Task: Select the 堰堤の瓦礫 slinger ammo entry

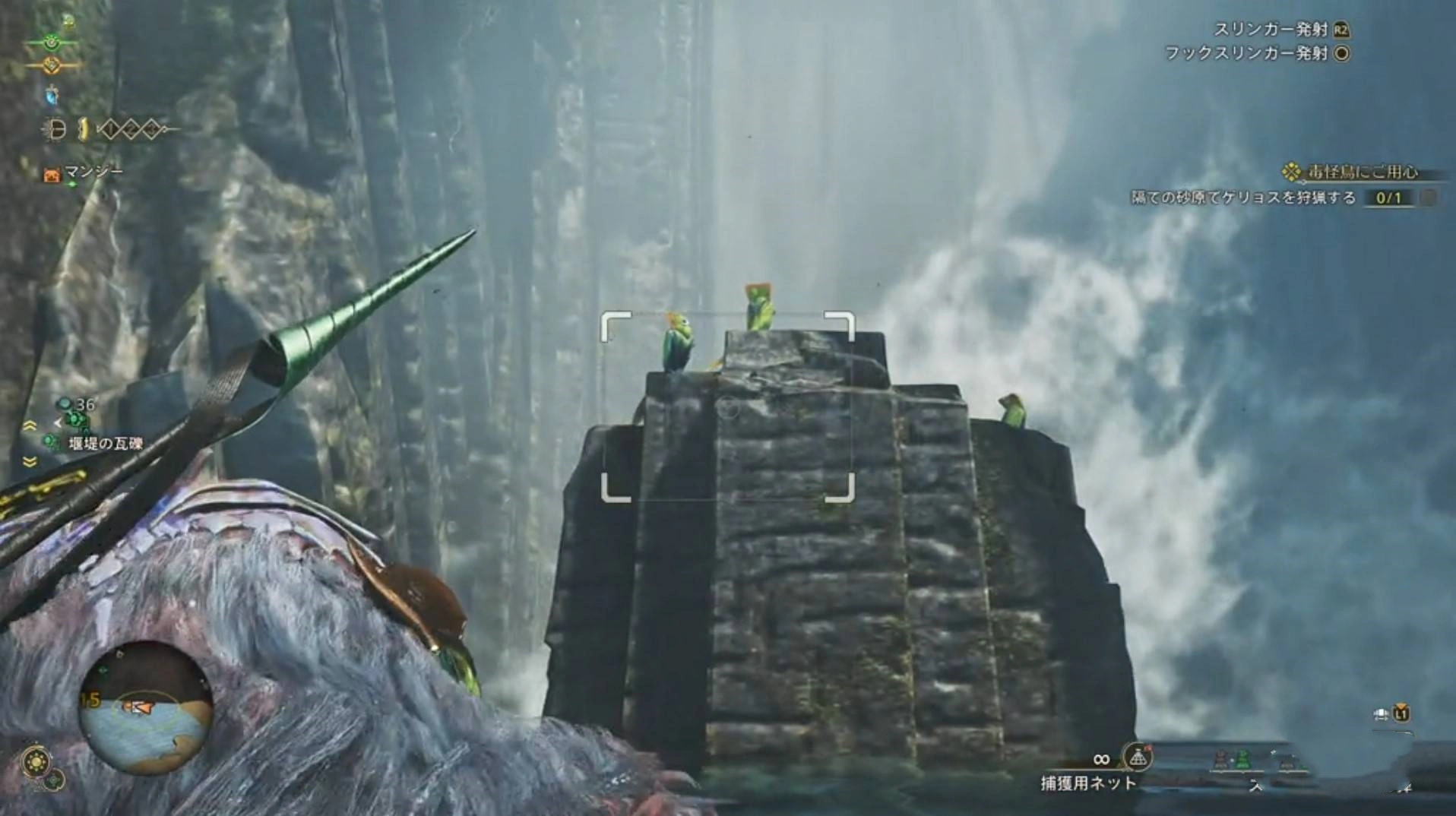Action: [105, 444]
